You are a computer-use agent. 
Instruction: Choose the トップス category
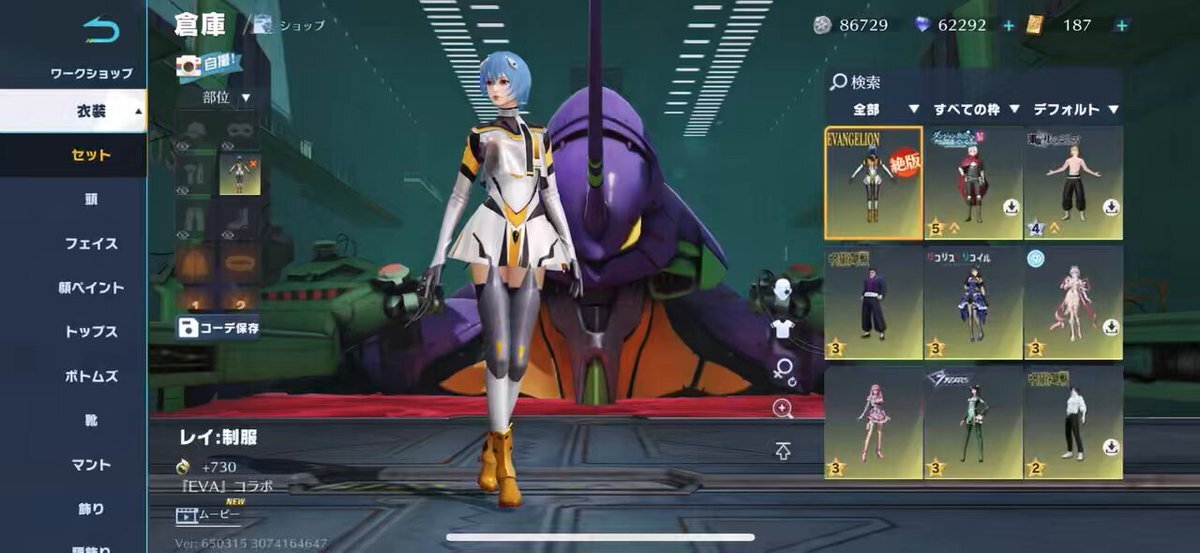click(91, 332)
